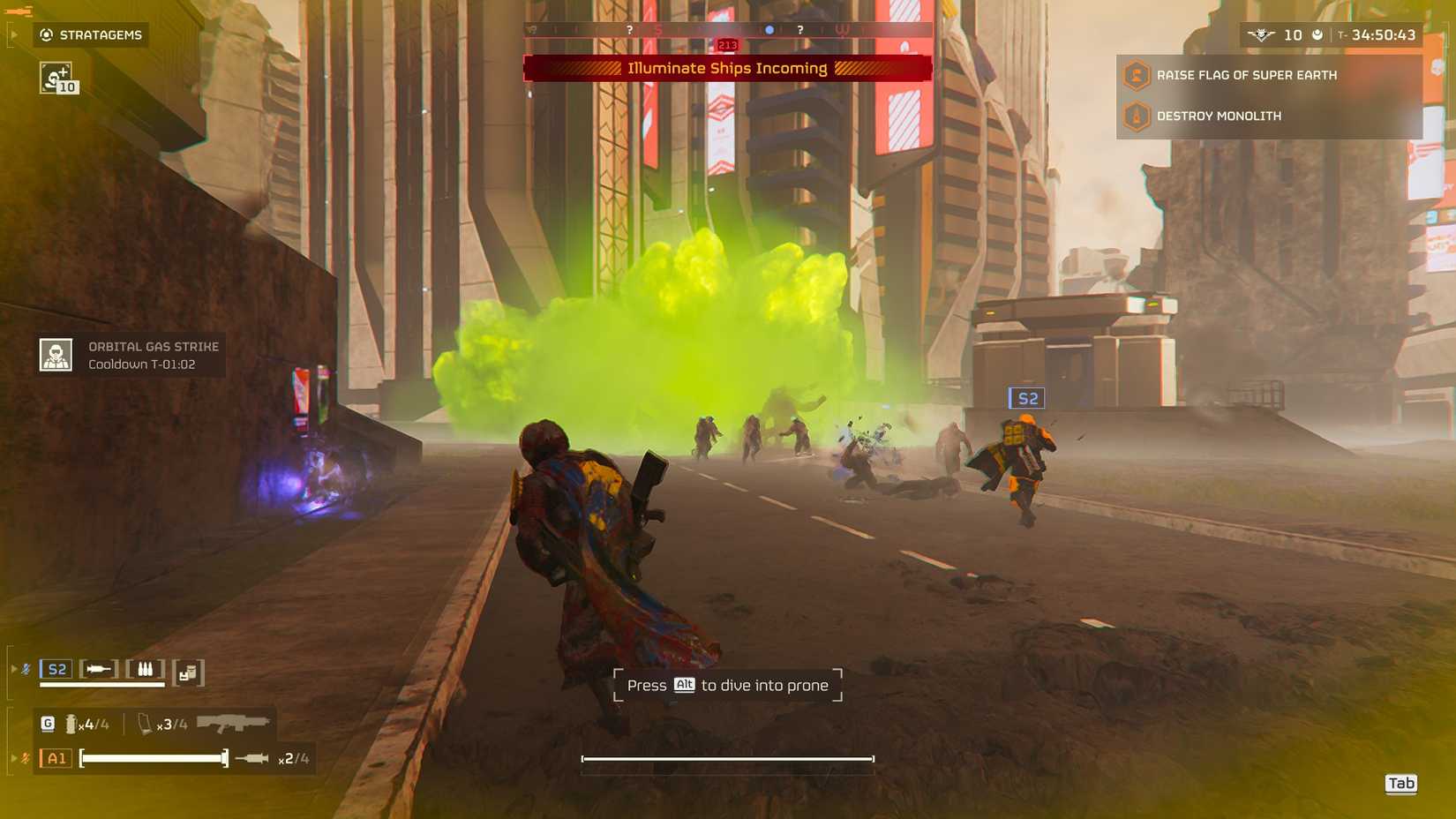The image size is (1456, 819).
Task: Expand the A1 player panel arrow
Action: [13, 757]
